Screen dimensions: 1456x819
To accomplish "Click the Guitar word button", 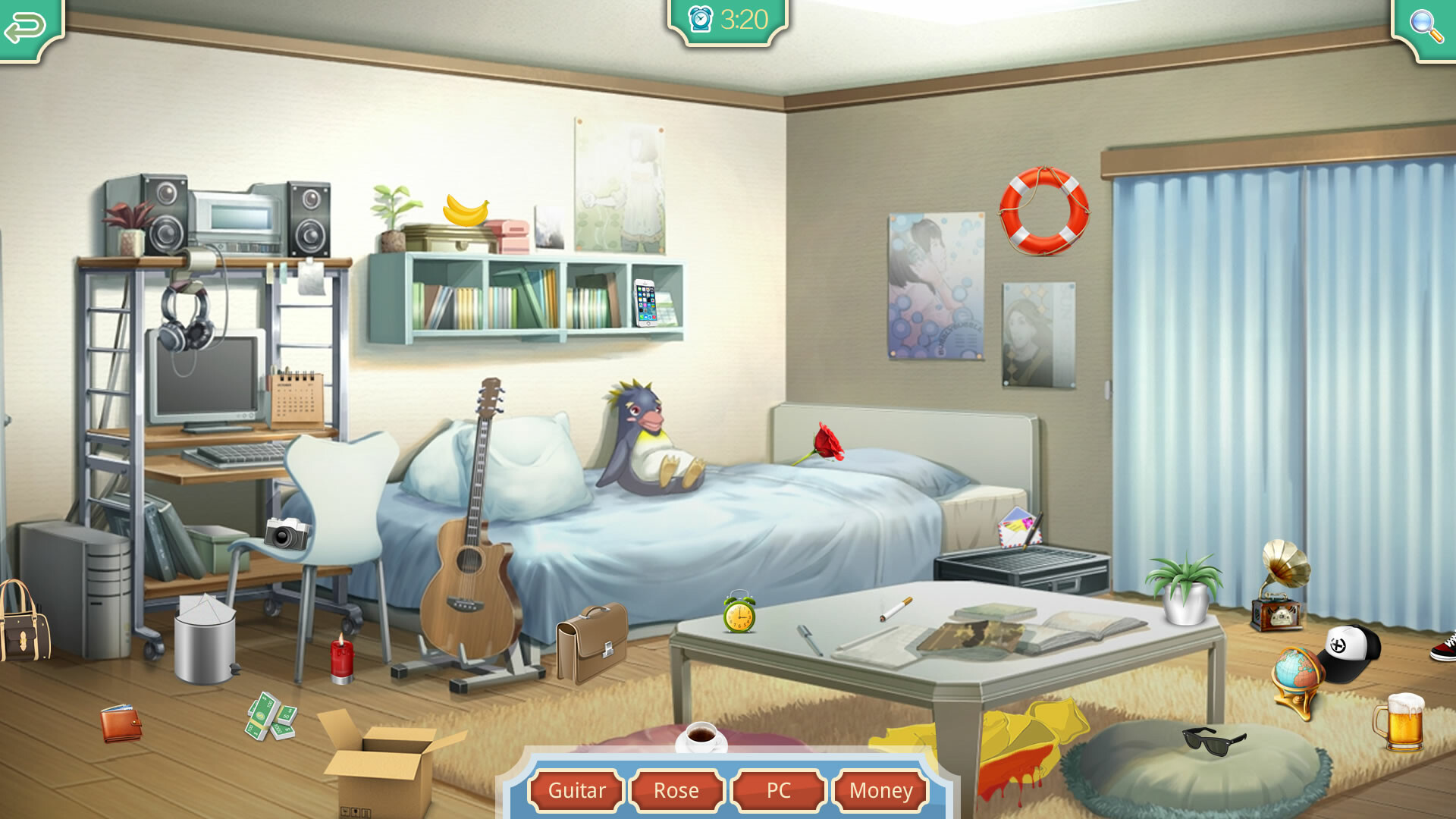I will [577, 791].
